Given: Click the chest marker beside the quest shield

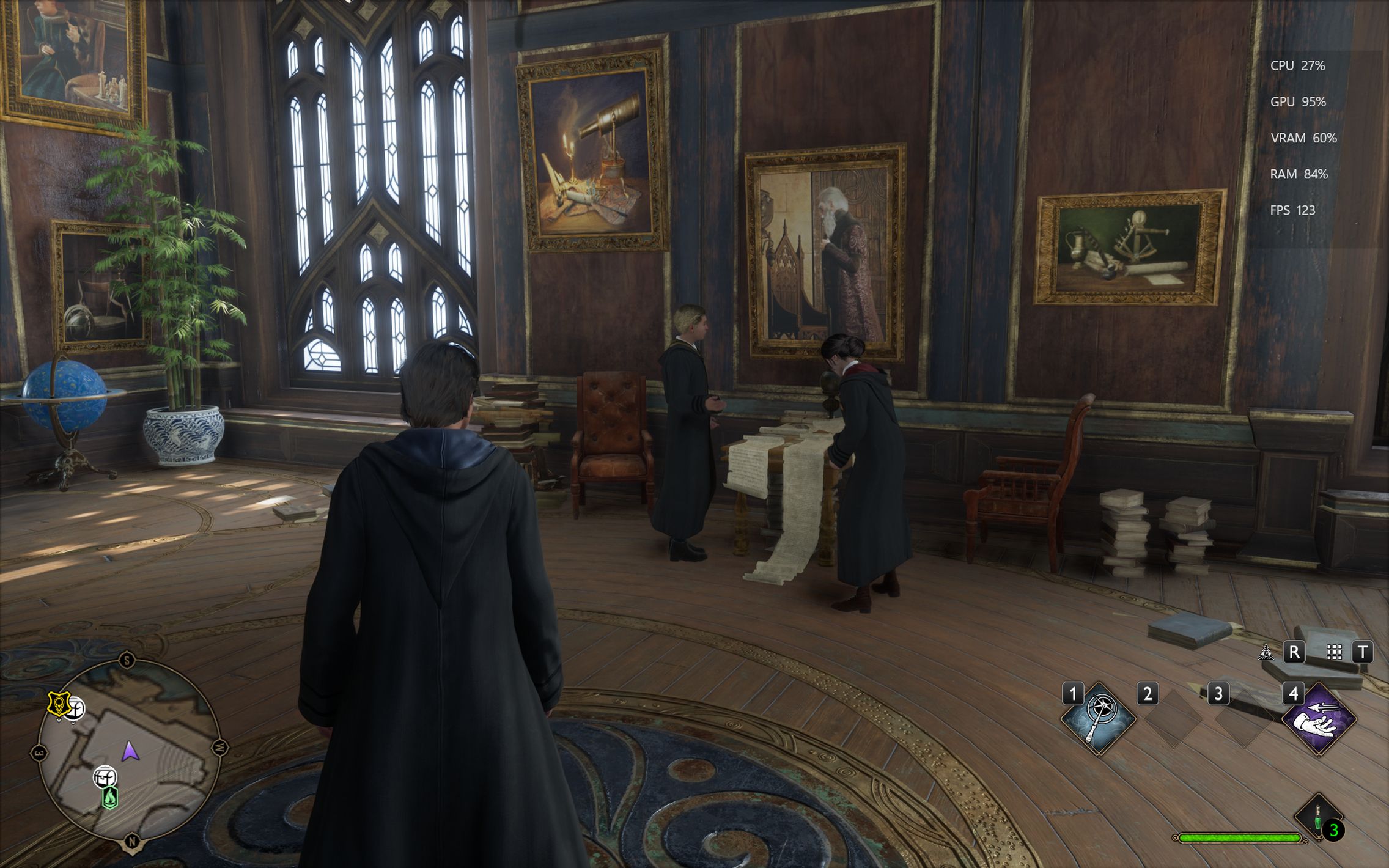Looking at the screenshot, I should (76, 709).
